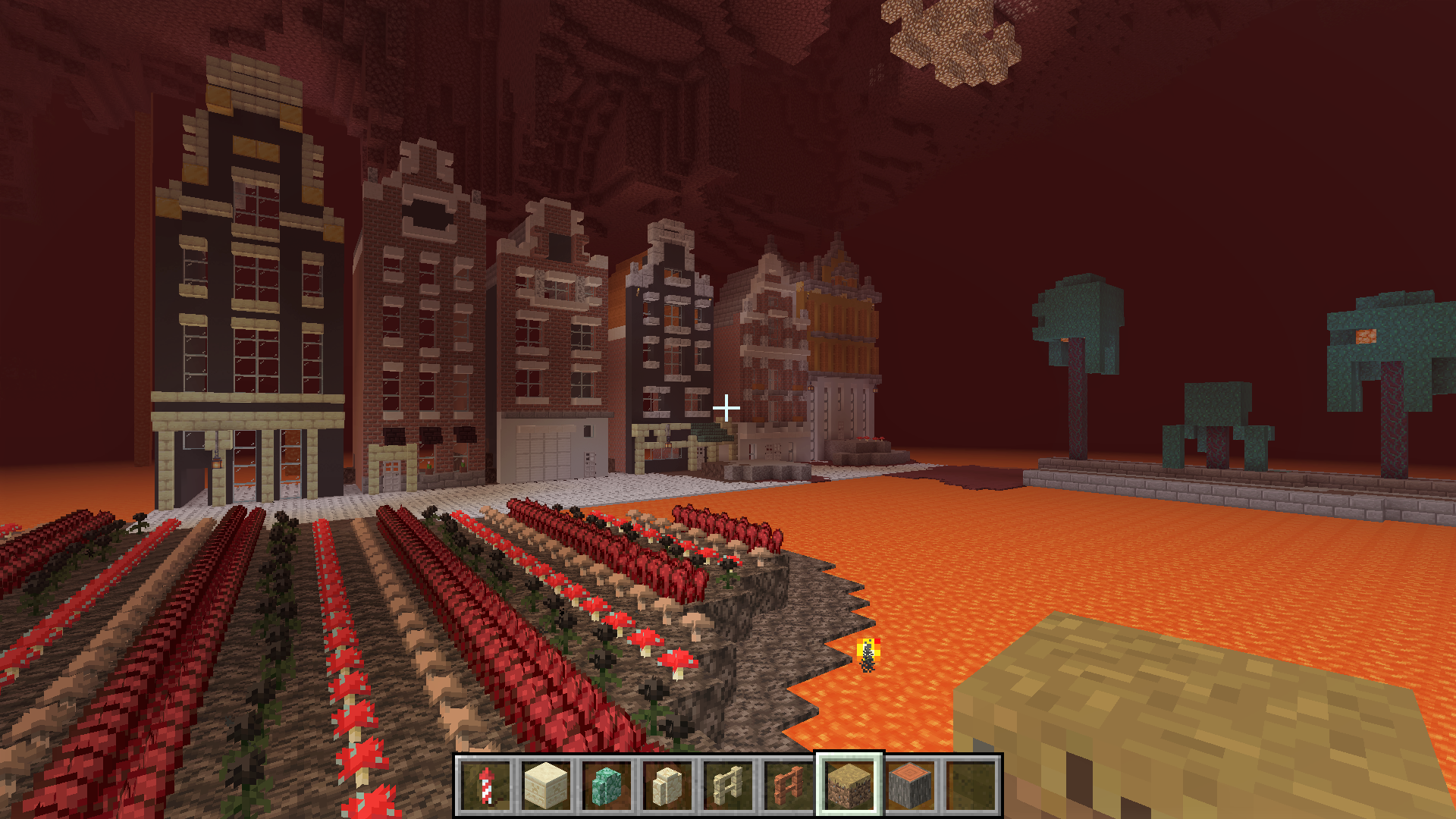The width and height of the screenshot is (1456, 819).
Task: Click the highlighted dirt block slot
Action: pyautogui.click(x=849, y=785)
